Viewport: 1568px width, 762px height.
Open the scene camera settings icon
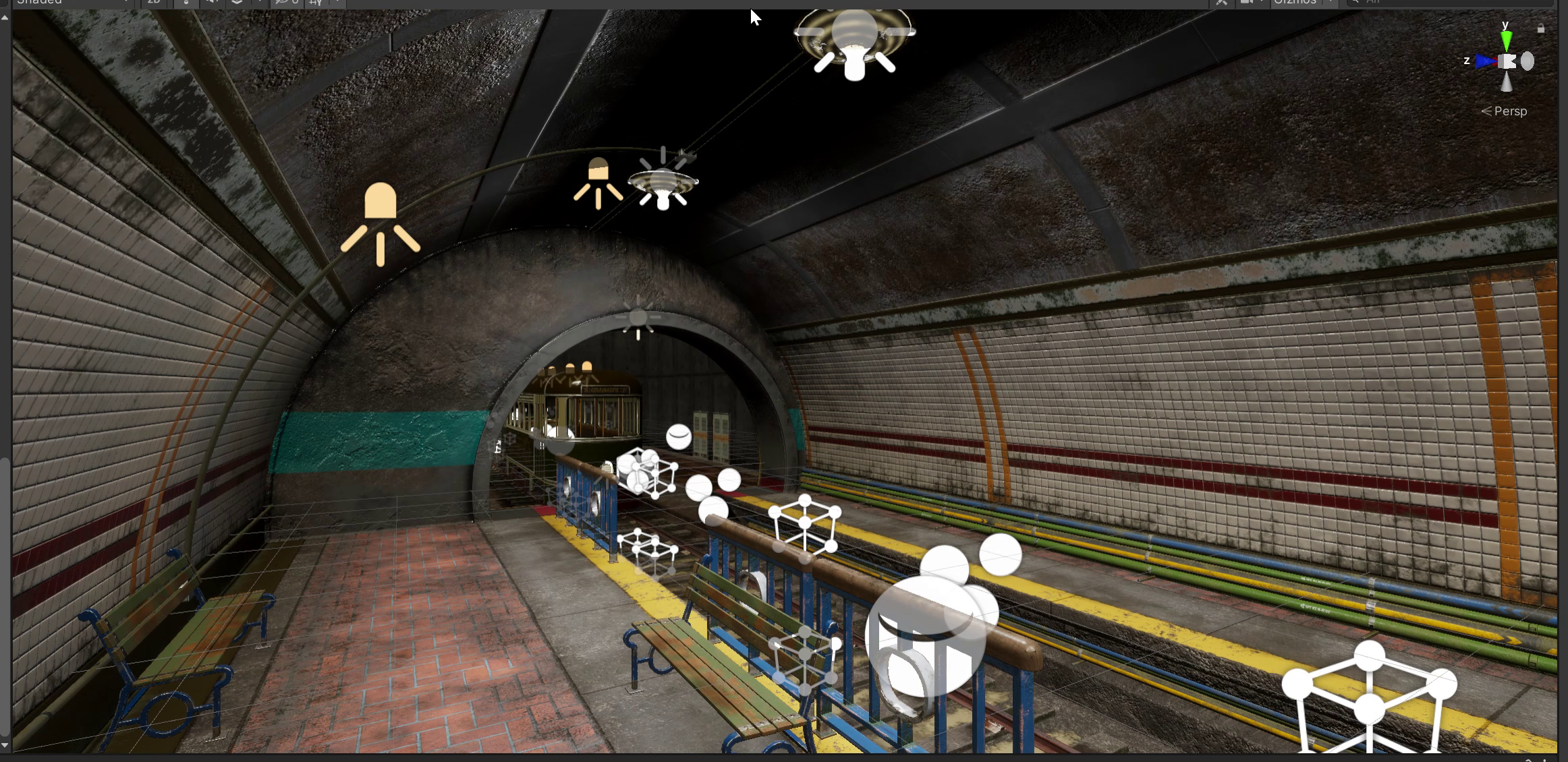pos(1248,2)
